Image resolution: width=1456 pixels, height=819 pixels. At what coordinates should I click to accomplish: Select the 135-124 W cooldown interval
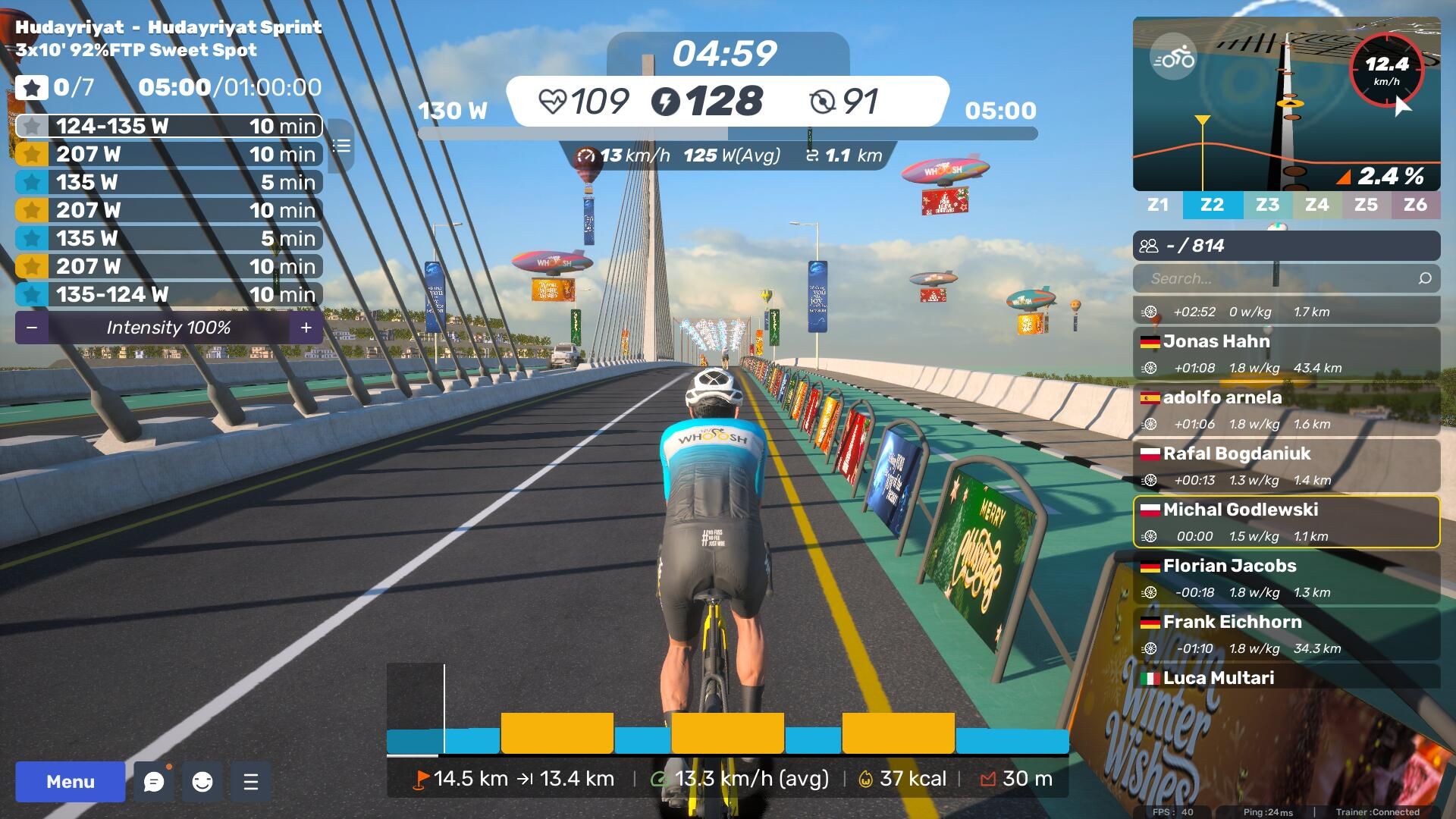click(168, 294)
